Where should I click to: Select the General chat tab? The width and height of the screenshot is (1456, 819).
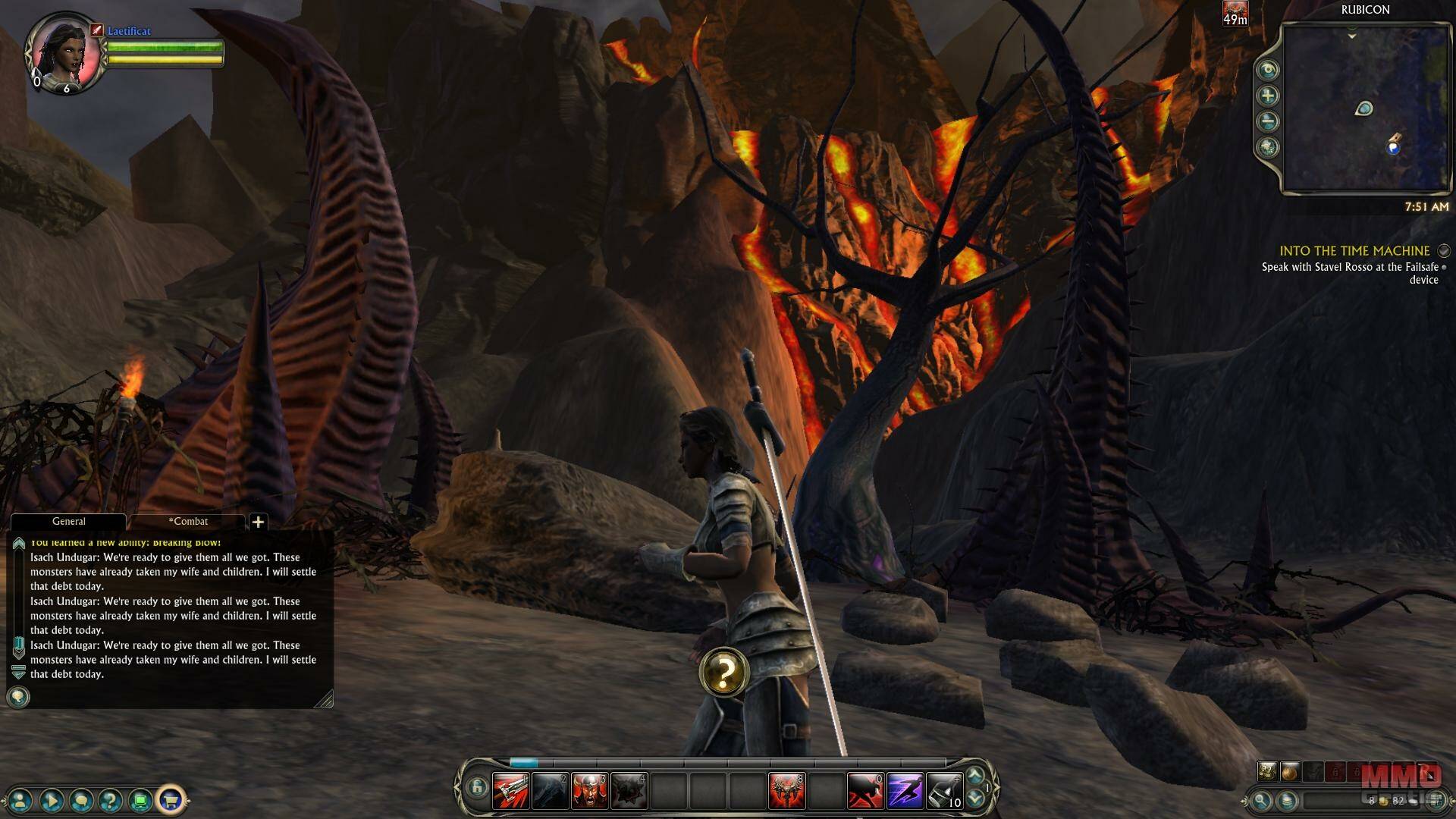coord(68,522)
